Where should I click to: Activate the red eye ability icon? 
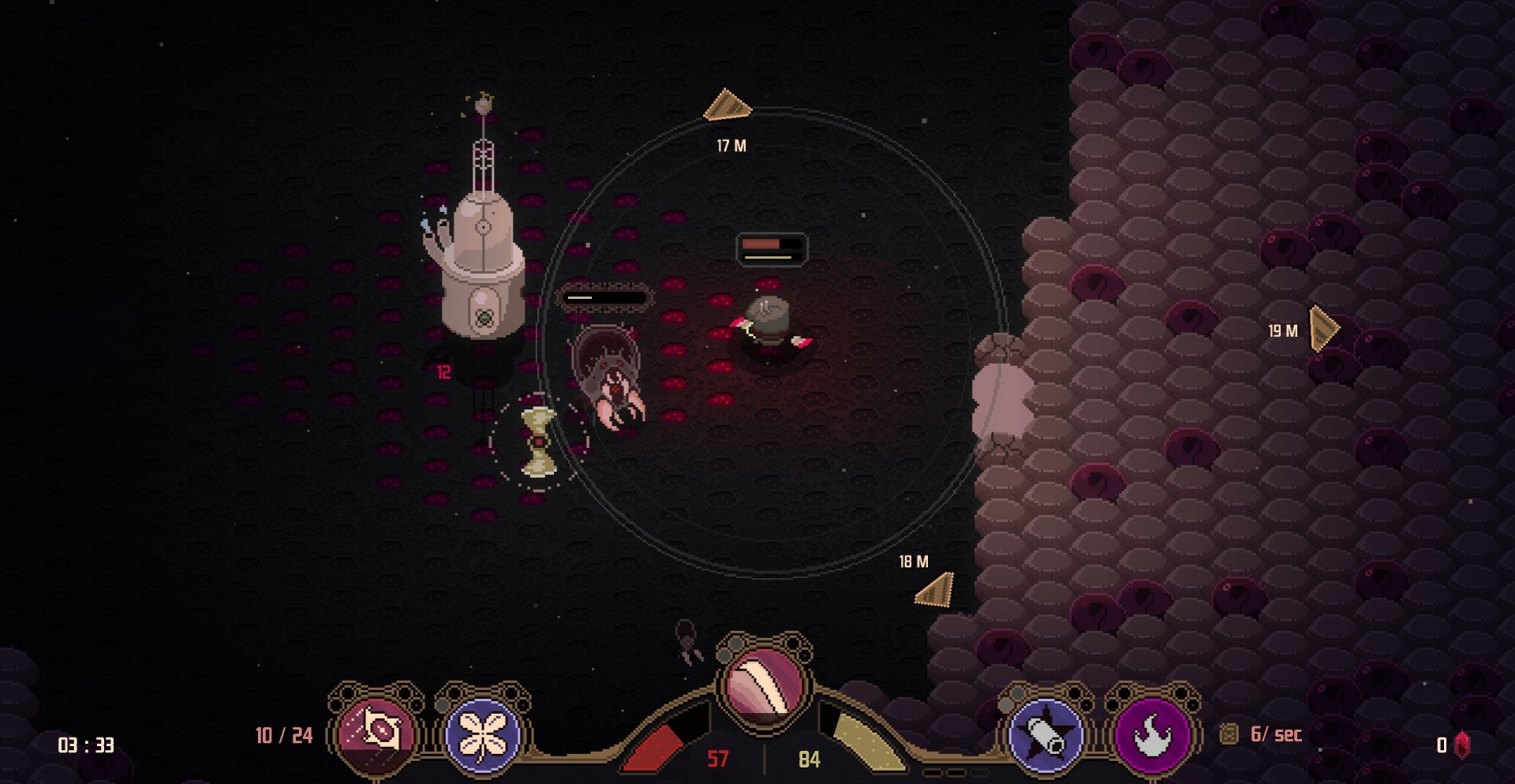coord(376,733)
